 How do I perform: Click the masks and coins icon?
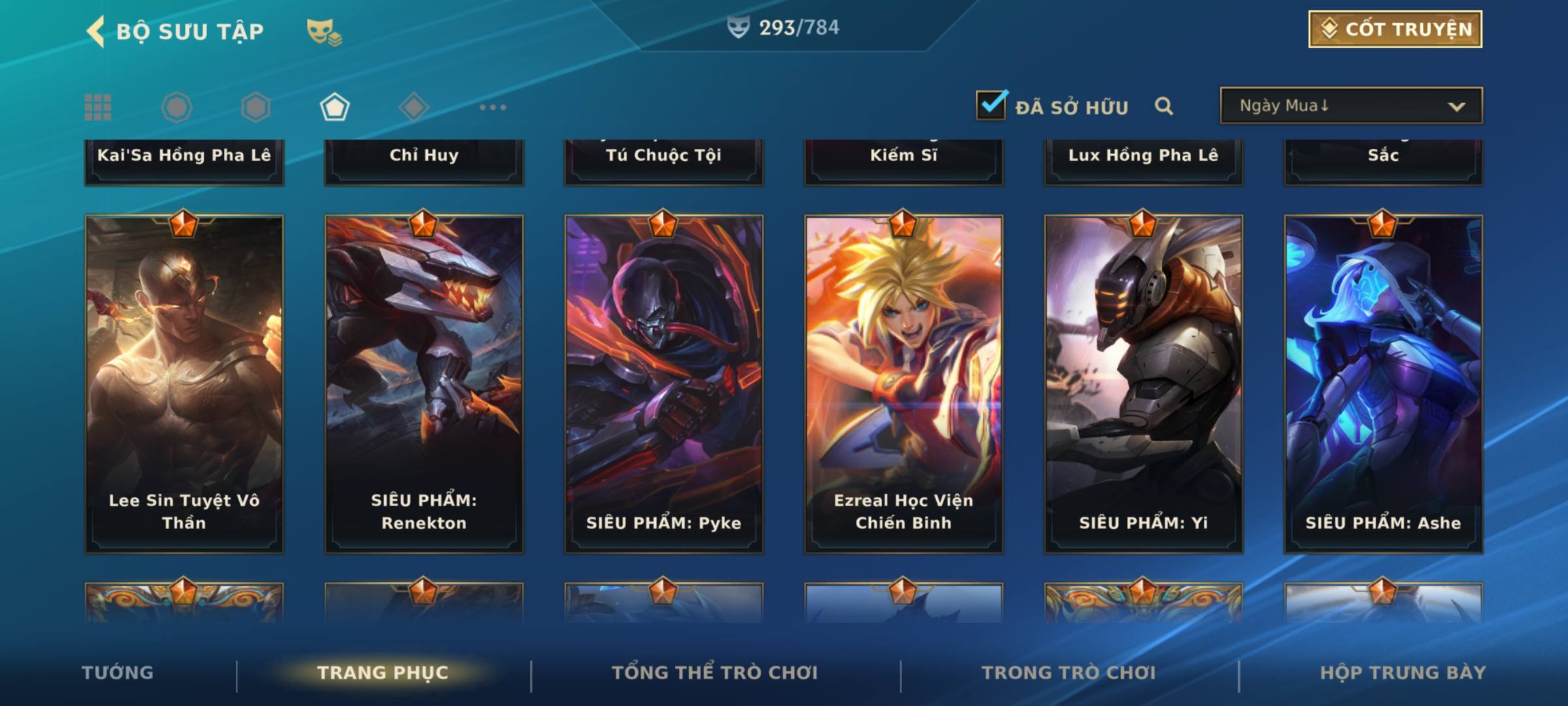[x=324, y=31]
